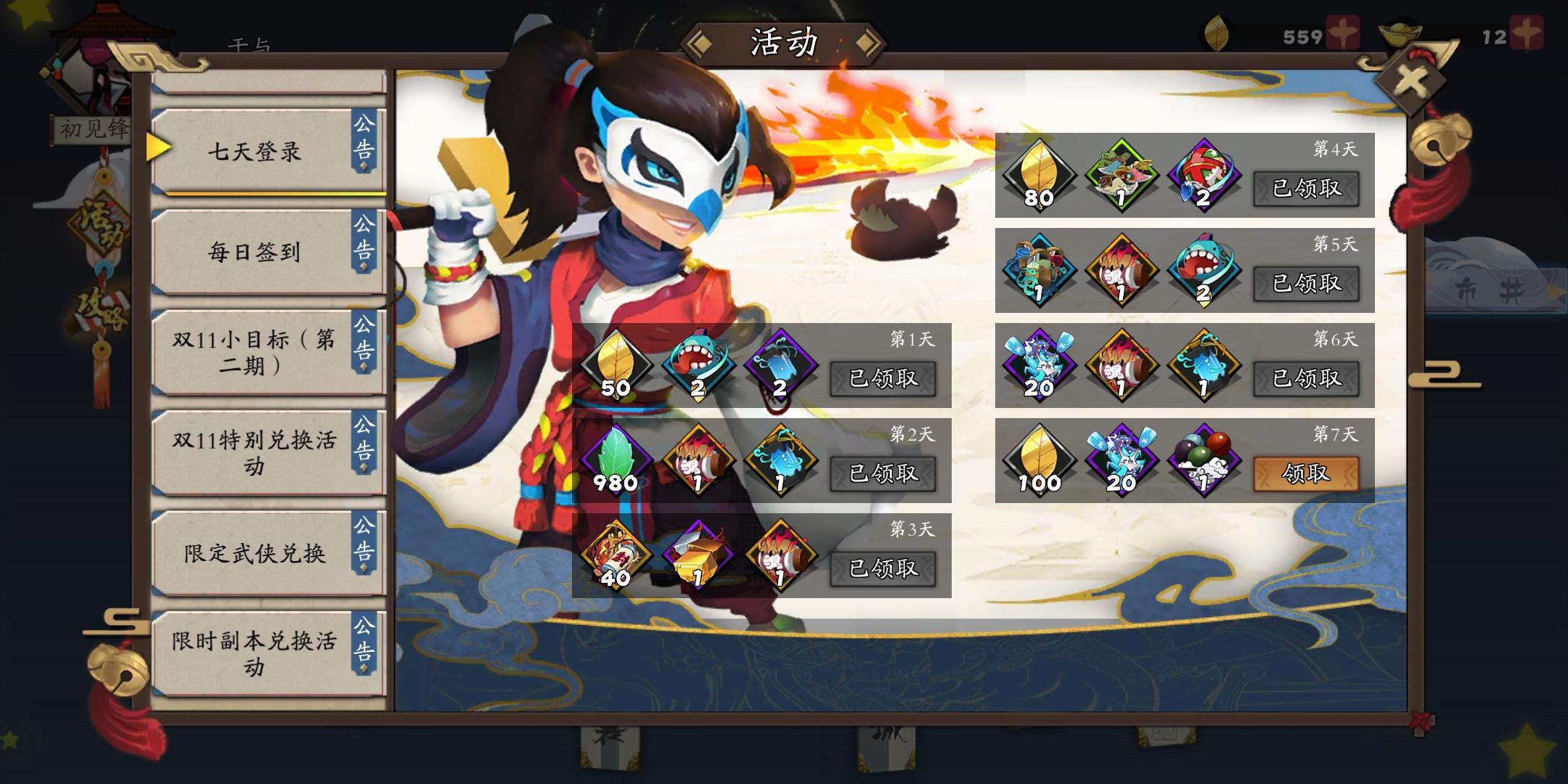Toggle the 公告 badge on 限定武侠兑换

click(x=365, y=541)
